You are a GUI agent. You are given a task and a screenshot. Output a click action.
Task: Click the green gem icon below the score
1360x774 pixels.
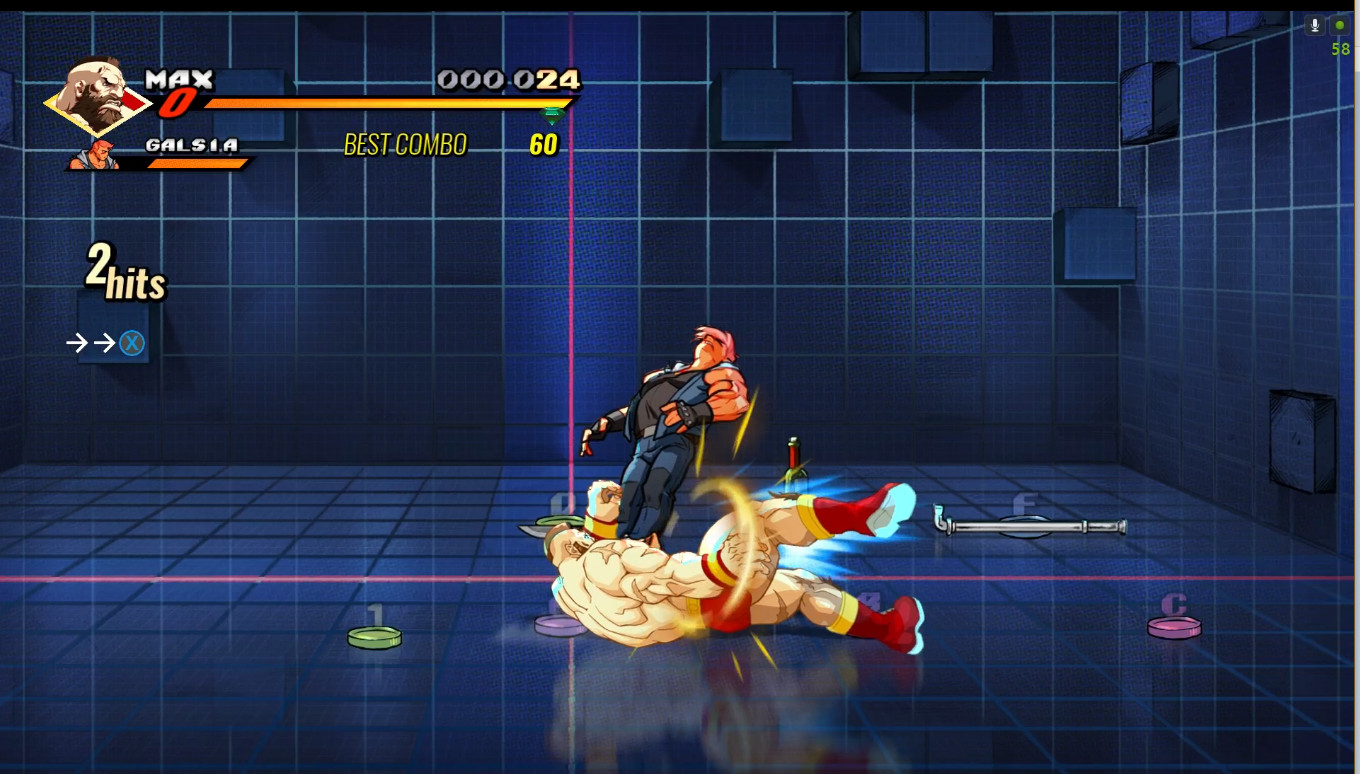551,114
